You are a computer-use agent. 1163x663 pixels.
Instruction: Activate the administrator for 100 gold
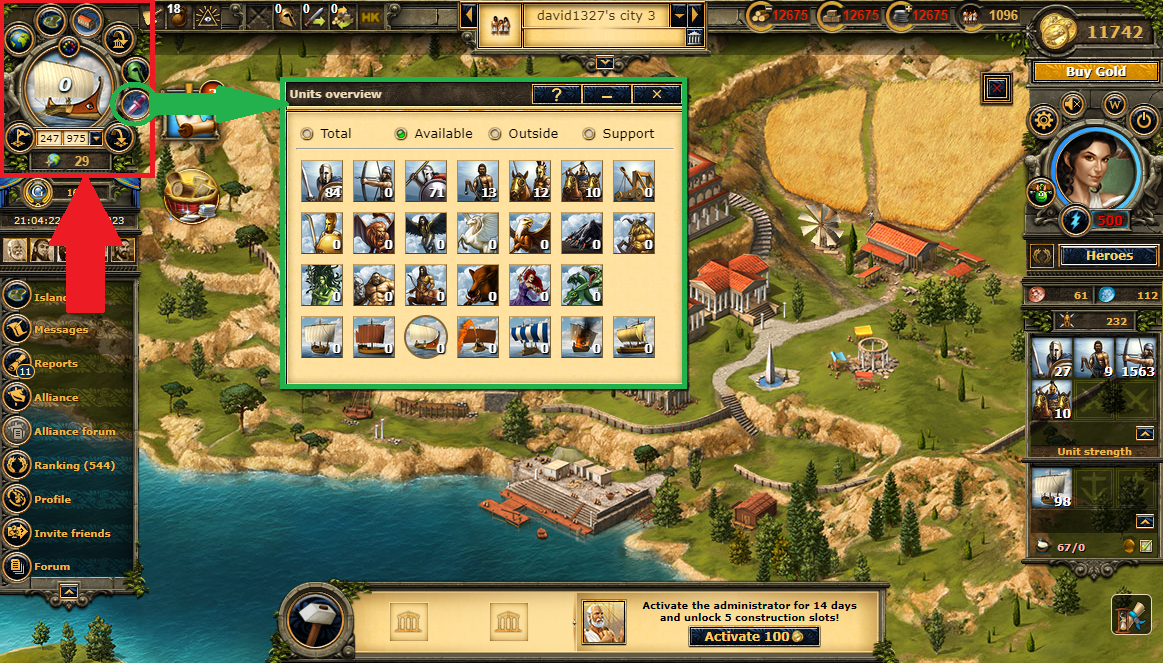pos(754,637)
